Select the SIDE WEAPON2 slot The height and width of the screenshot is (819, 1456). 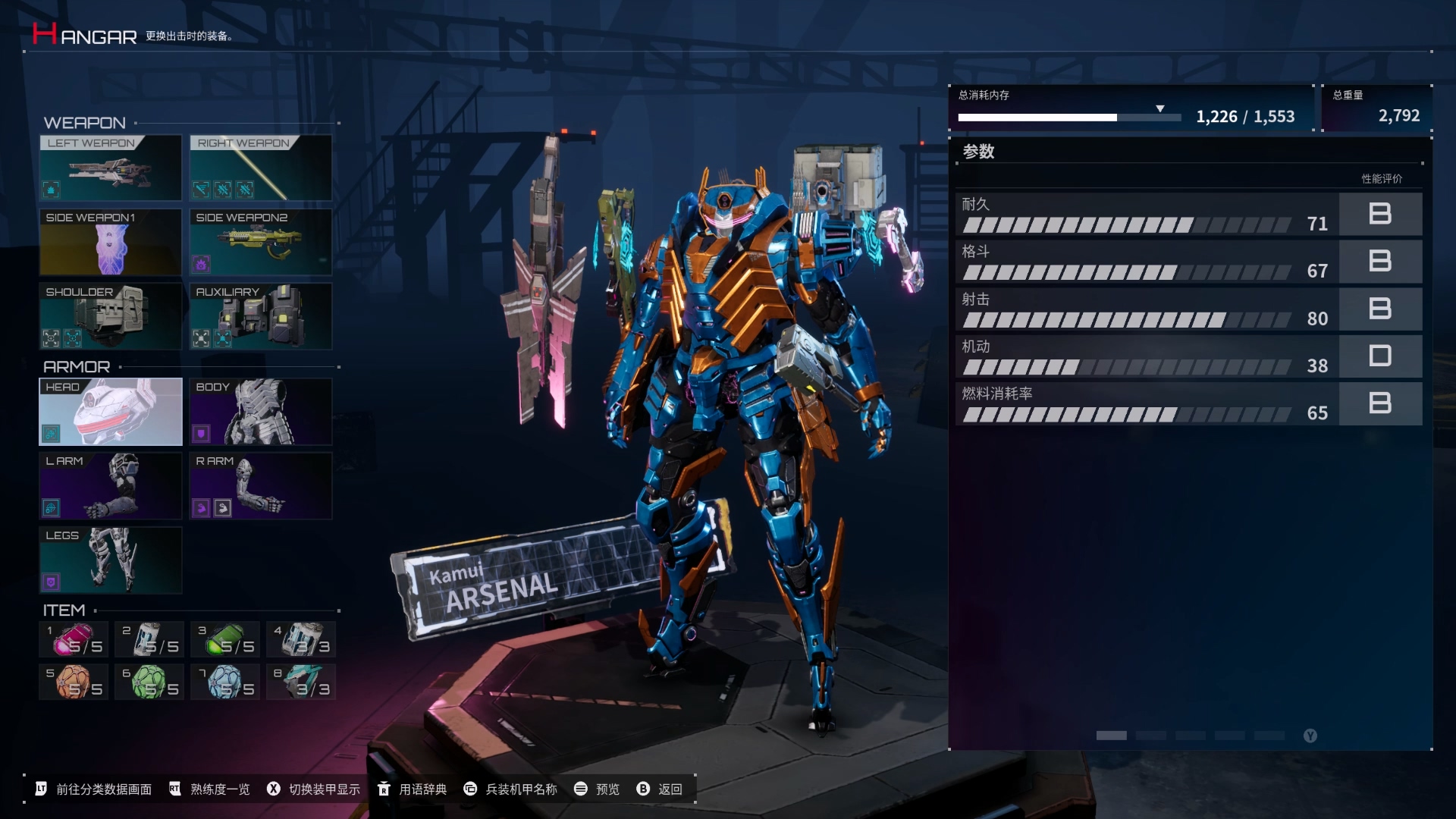point(260,242)
